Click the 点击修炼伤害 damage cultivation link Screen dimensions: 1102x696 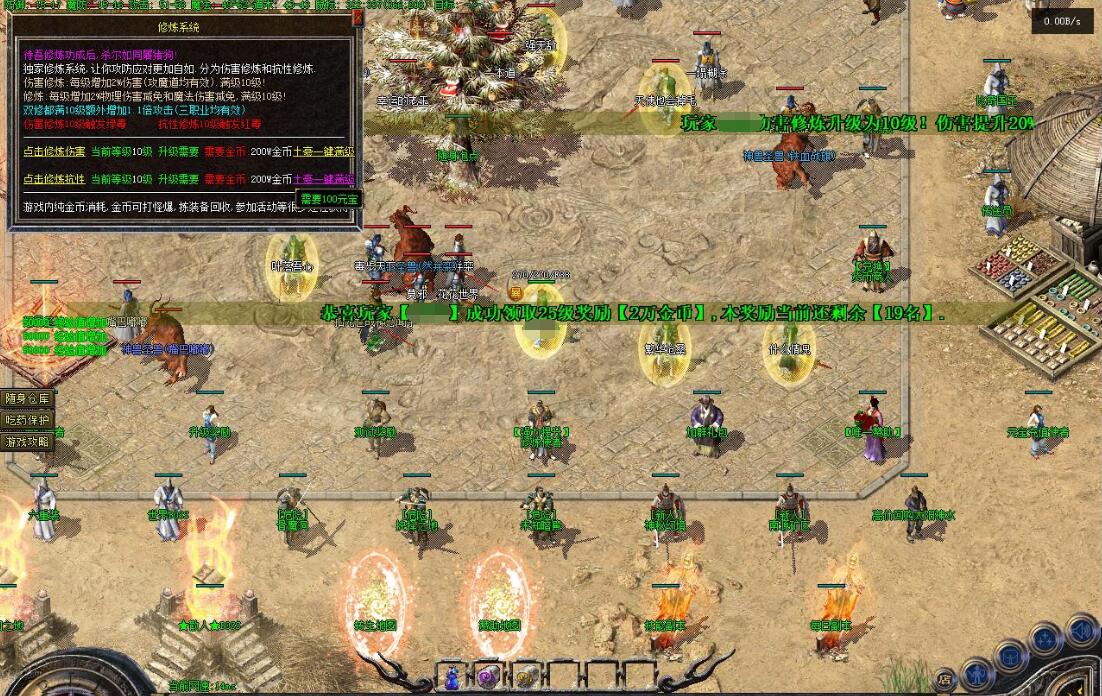54,151
